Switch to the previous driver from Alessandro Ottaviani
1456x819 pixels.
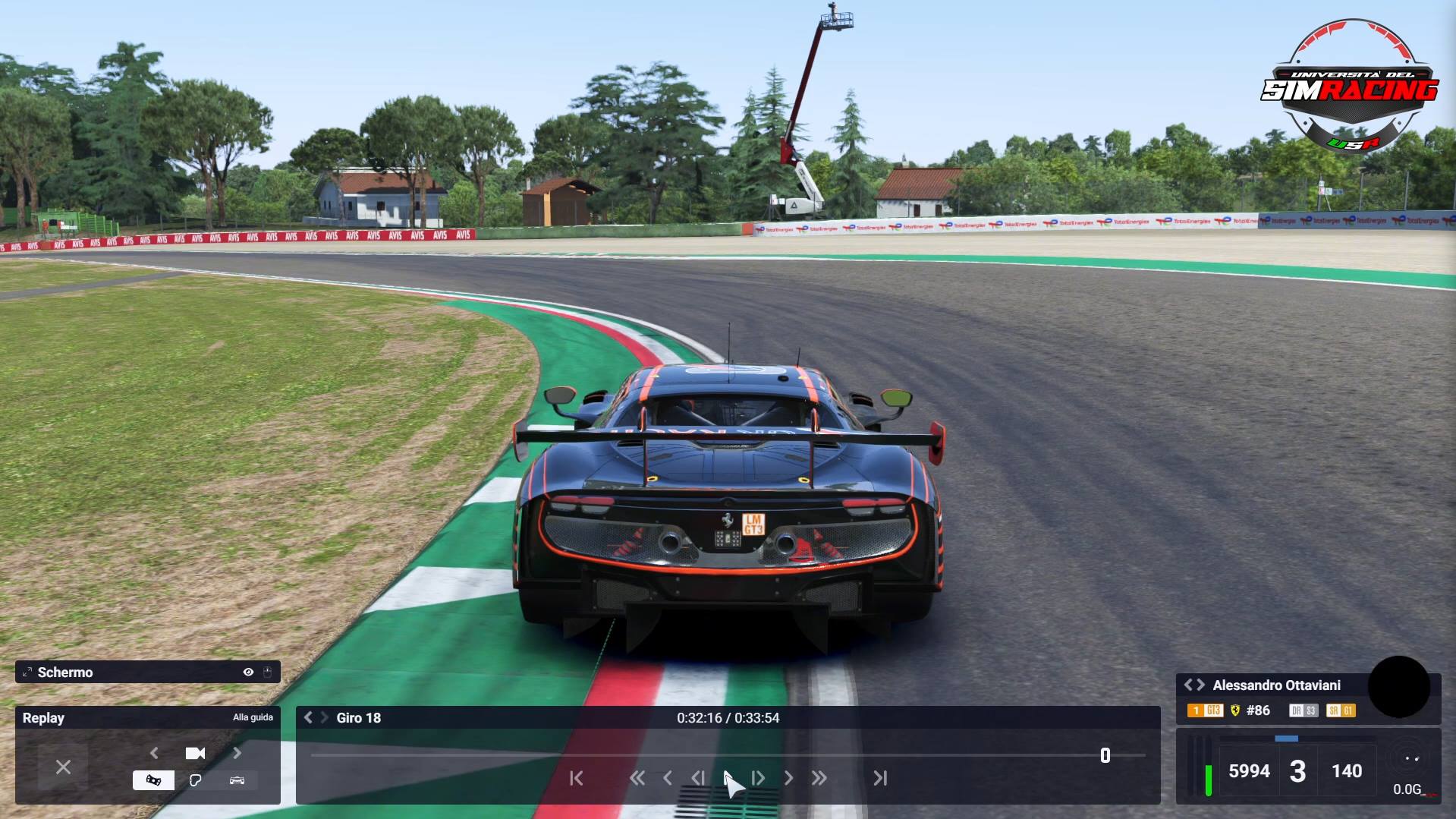[1189, 685]
